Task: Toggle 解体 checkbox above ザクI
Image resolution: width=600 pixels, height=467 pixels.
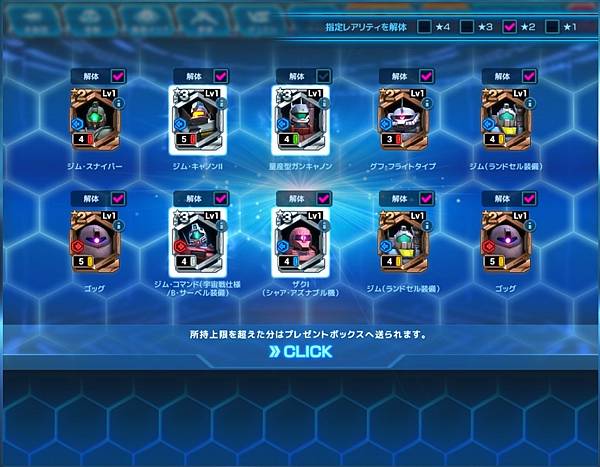Action: pos(323,199)
